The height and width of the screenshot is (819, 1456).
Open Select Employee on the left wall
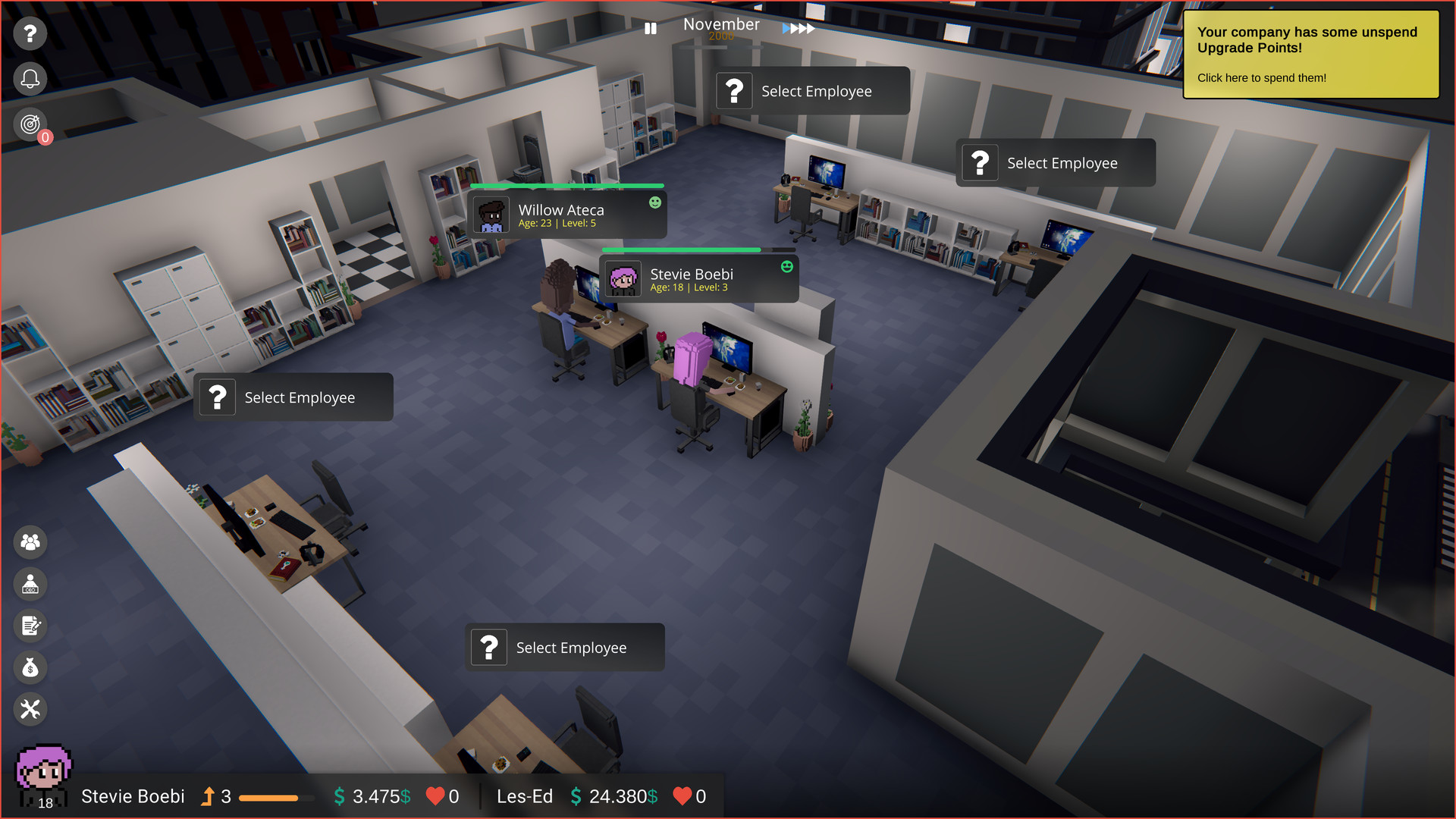coord(293,397)
